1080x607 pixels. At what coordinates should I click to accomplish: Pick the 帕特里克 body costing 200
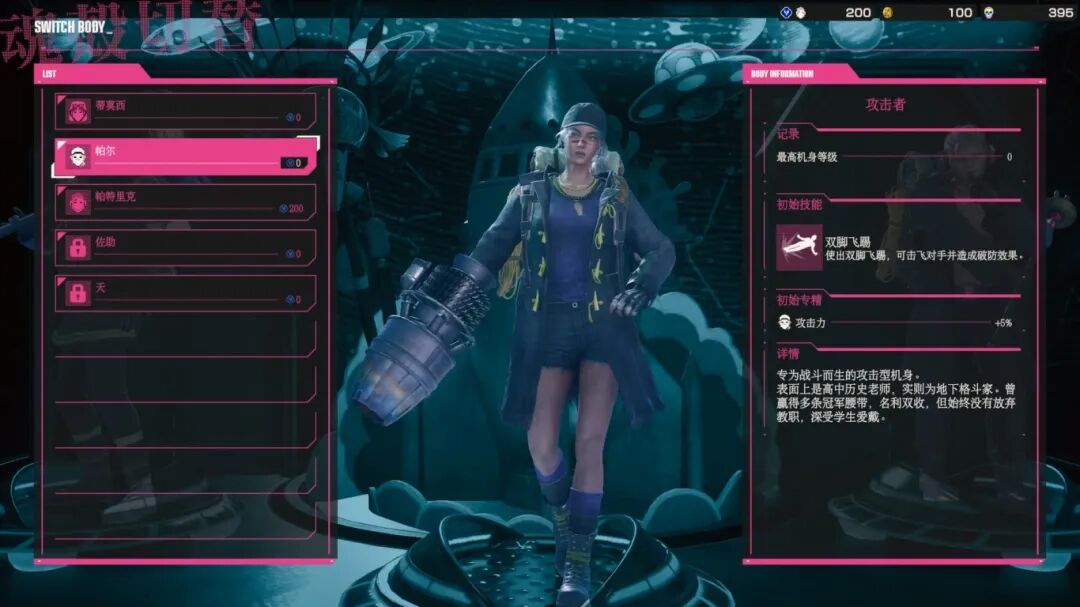tap(186, 202)
